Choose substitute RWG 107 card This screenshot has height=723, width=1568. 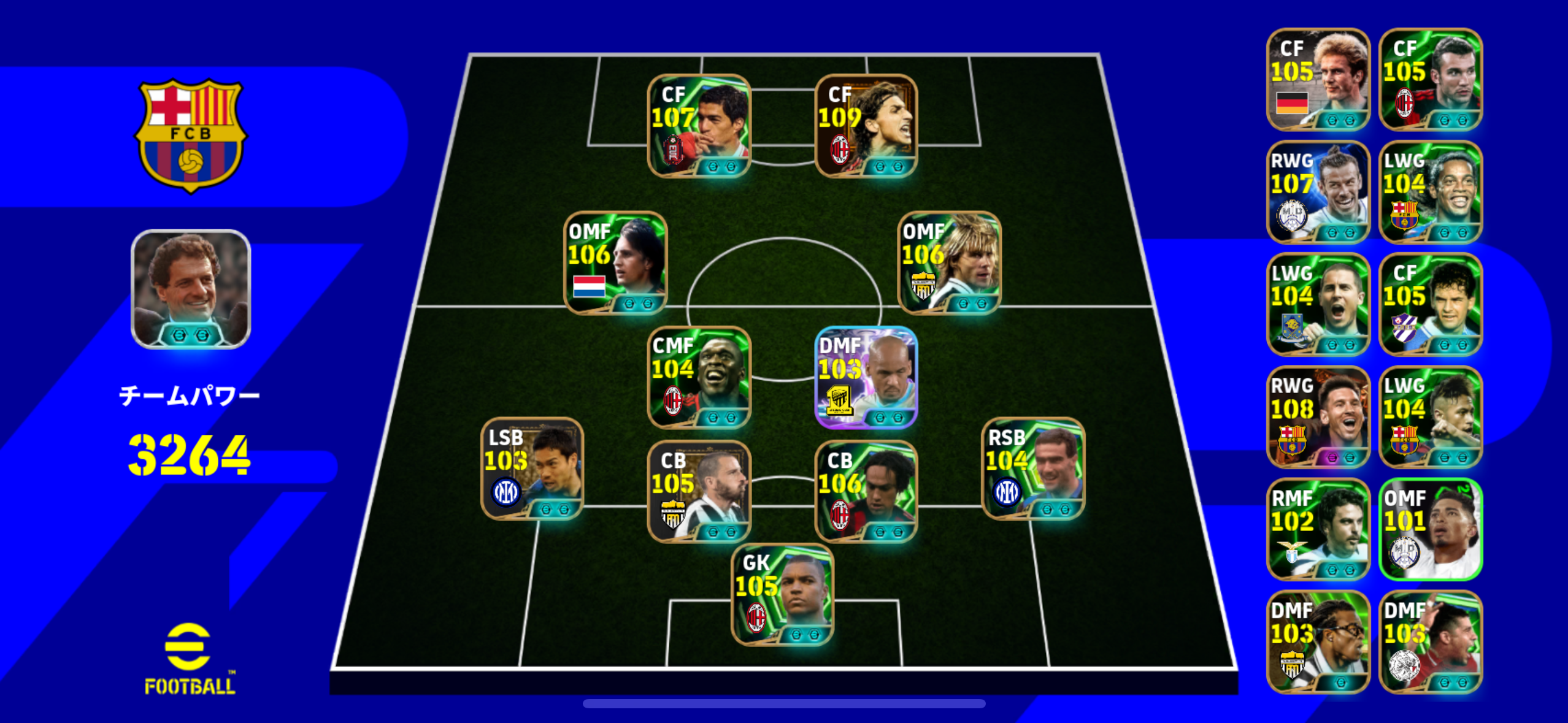pos(1318,192)
